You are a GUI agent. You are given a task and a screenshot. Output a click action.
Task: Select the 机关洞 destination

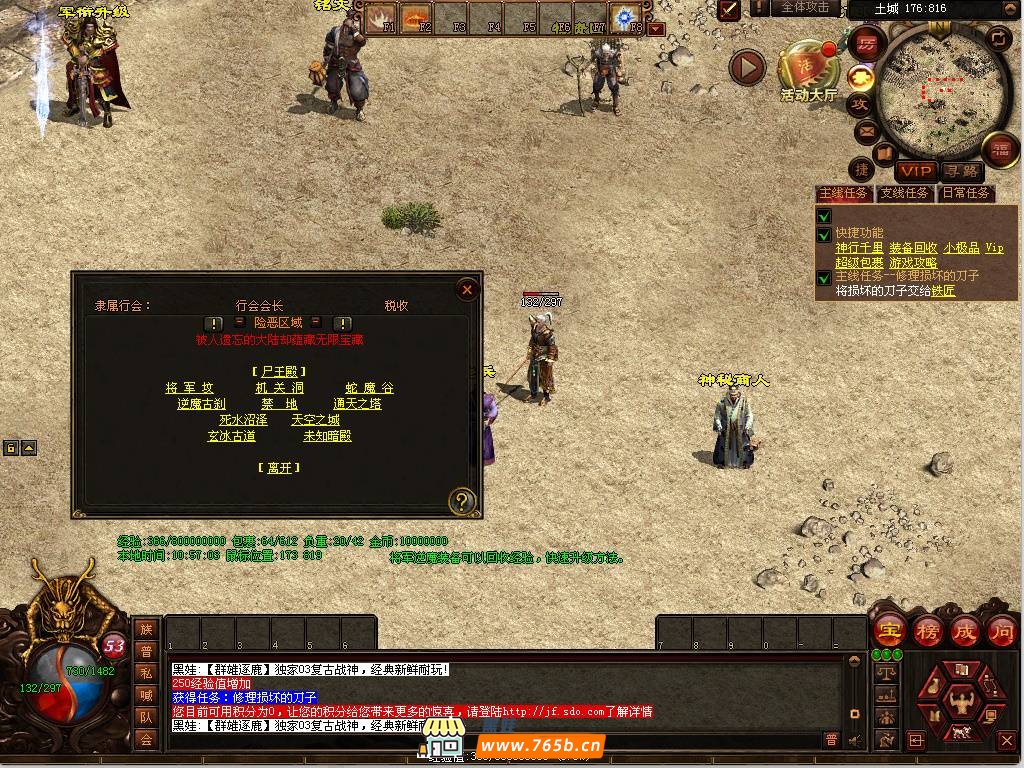click(279, 388)
